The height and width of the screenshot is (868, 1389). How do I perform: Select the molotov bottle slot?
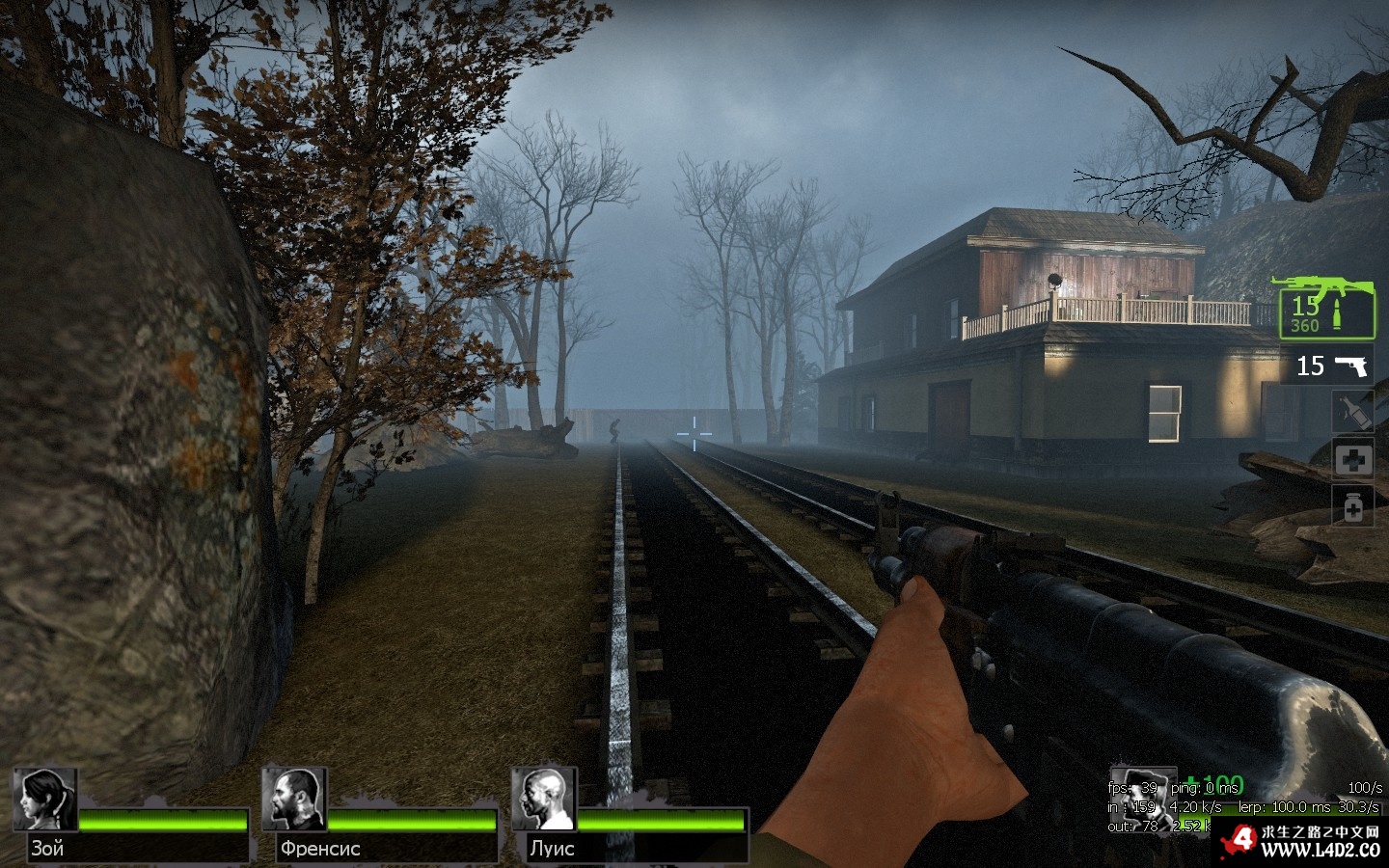pyautogui.click(x=1352, y=412)
